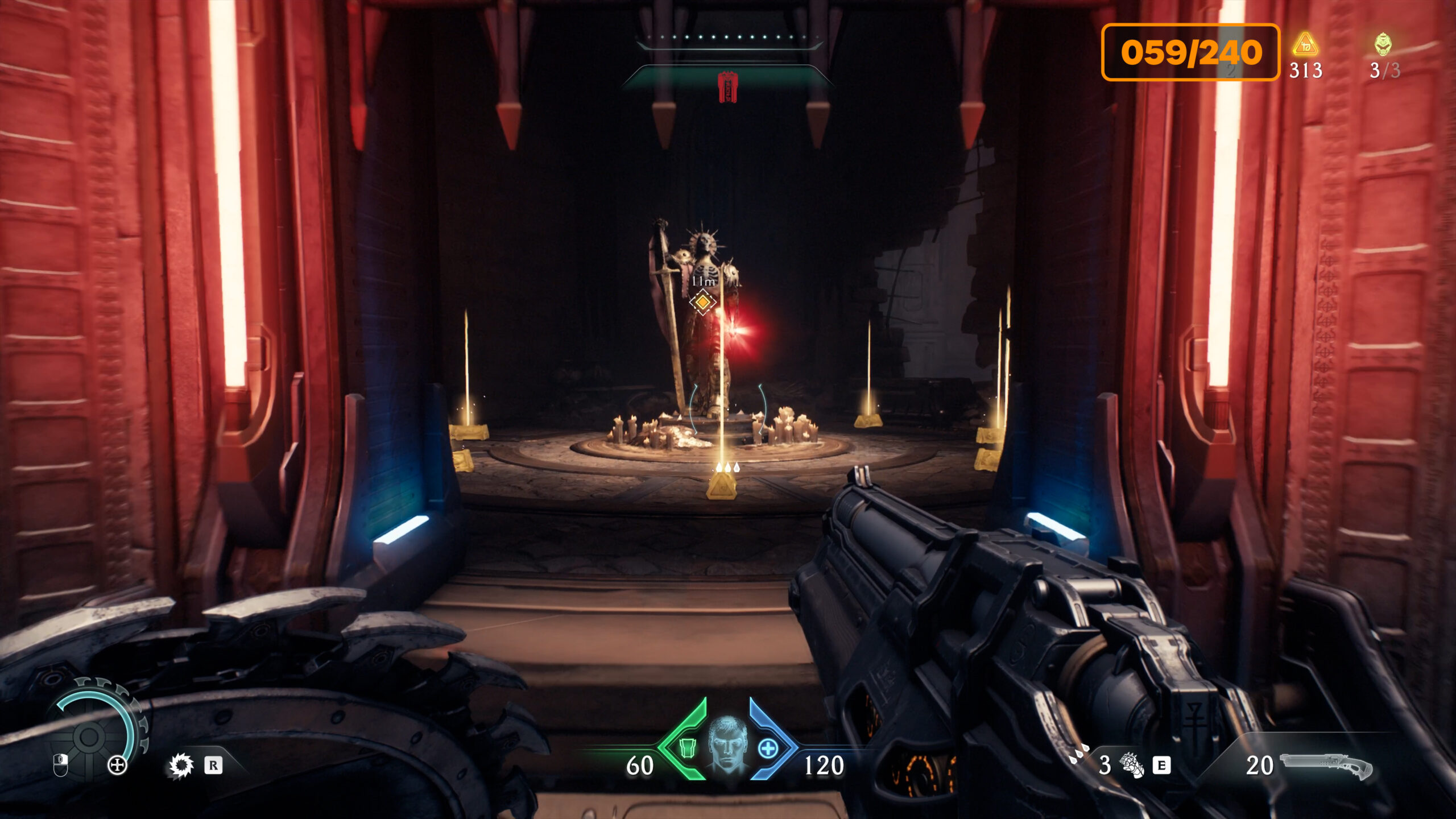Screen dimensions: 1456x819
Task: Click the shield saw circular gauge
Action: pyautogui.click(x=91, y=735)
